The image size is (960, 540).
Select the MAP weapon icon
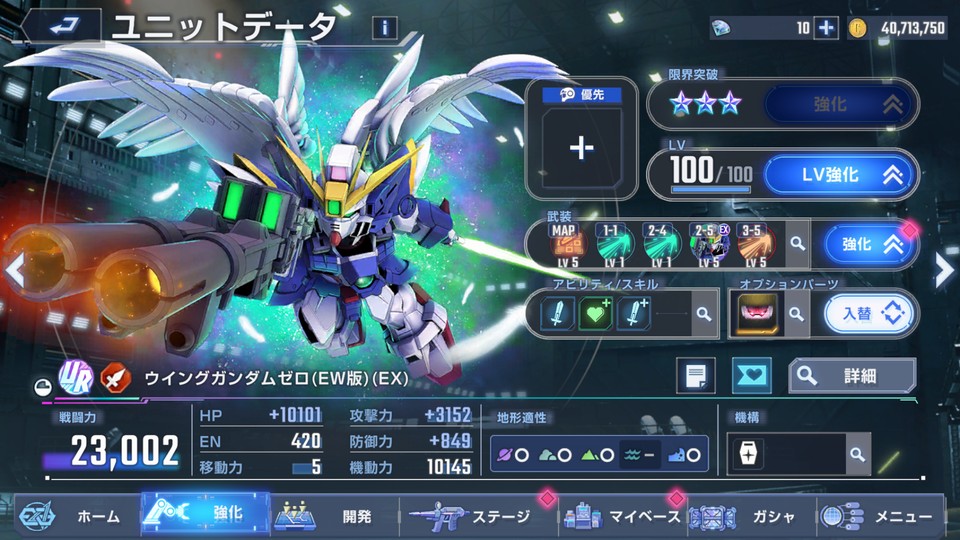(x=565, y=244)
